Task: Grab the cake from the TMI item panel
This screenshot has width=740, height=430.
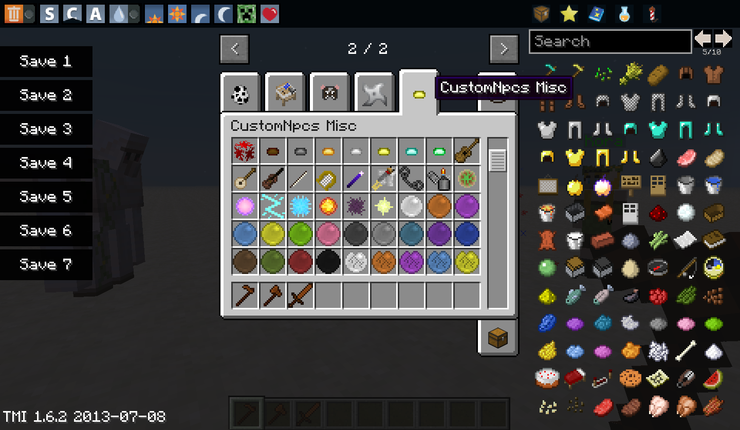Action: [546, 379]
